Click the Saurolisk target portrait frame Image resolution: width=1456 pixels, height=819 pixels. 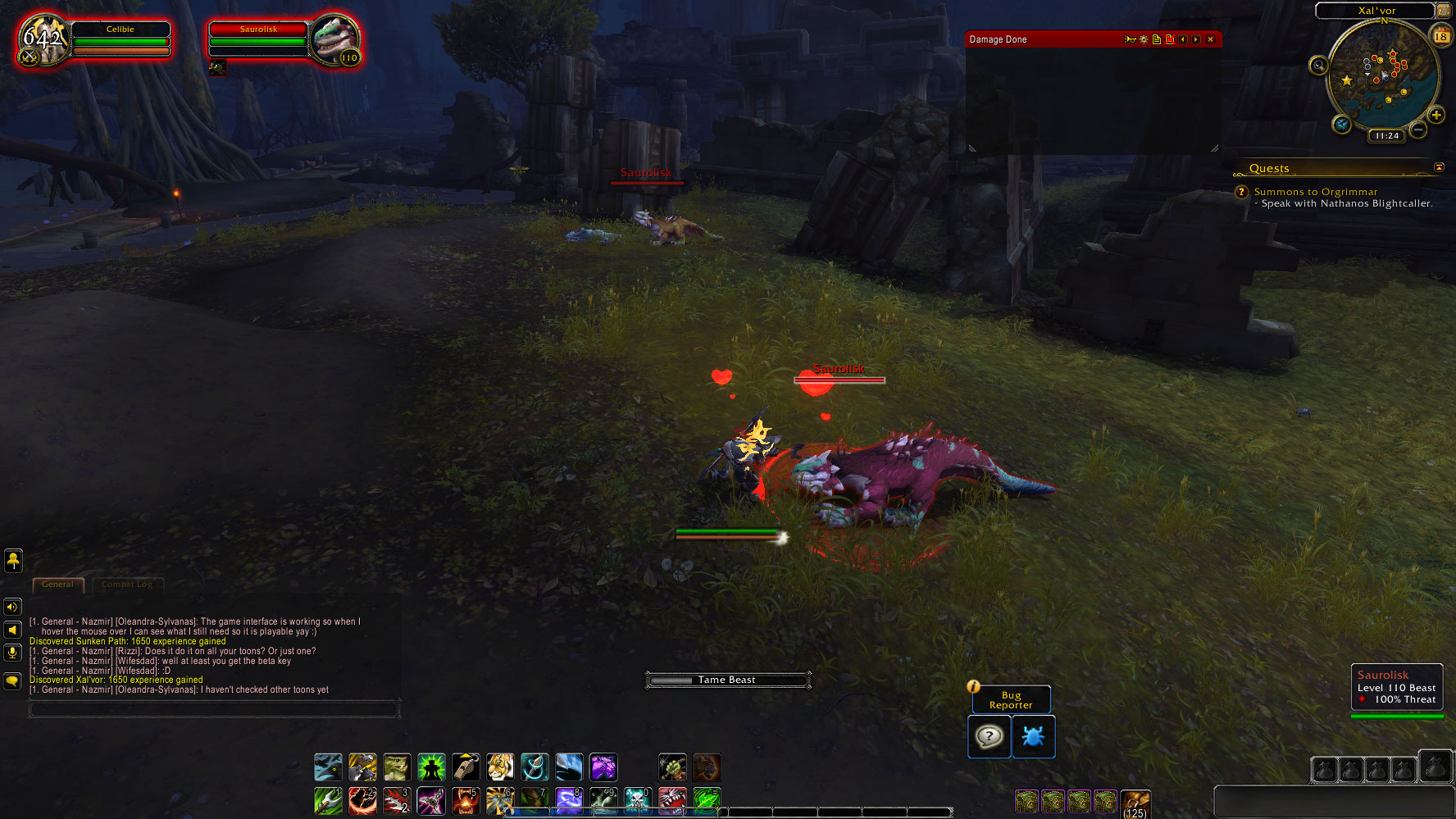click(x=335, y=39)
